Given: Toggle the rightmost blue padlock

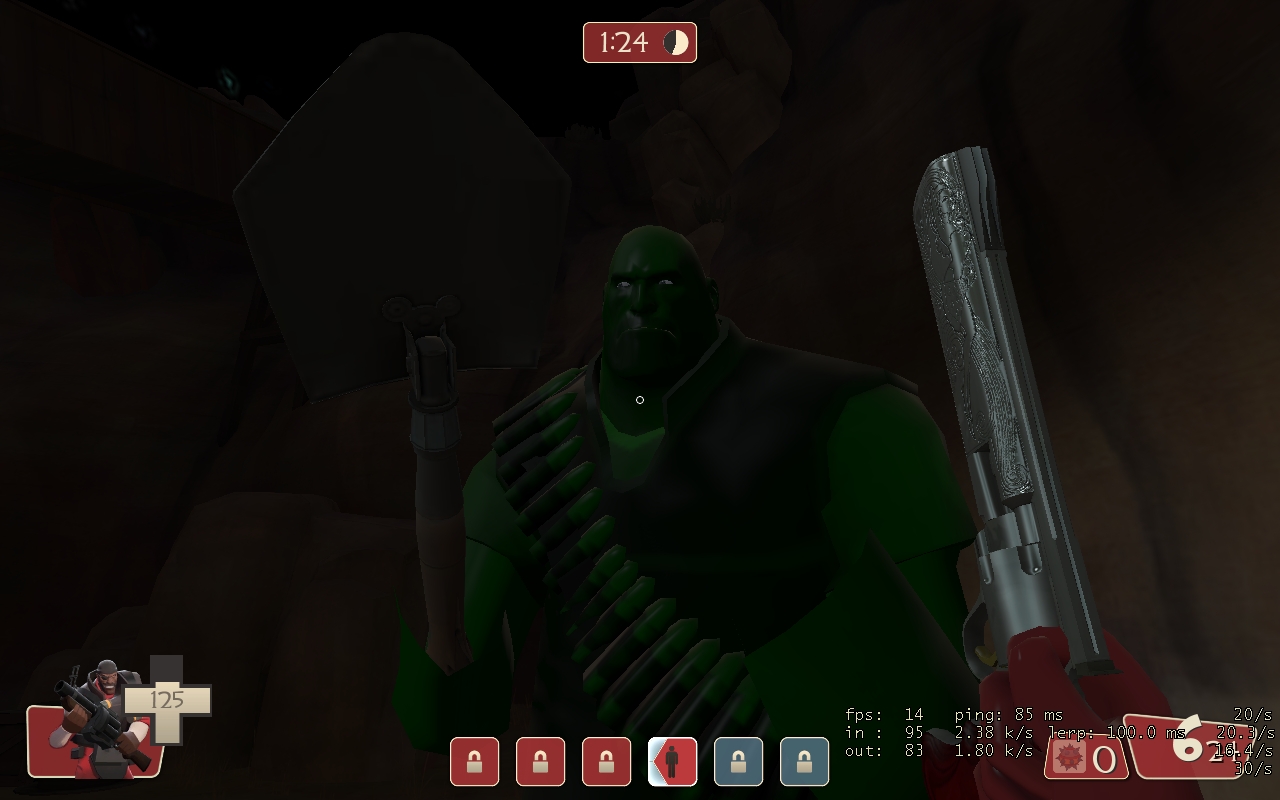Looking at the screenshot, I should (804, 761).
